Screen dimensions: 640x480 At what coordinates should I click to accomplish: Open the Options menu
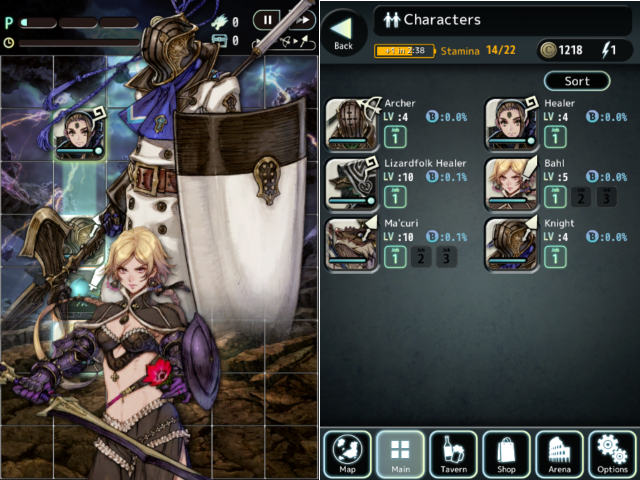click(x=612, y=454)
